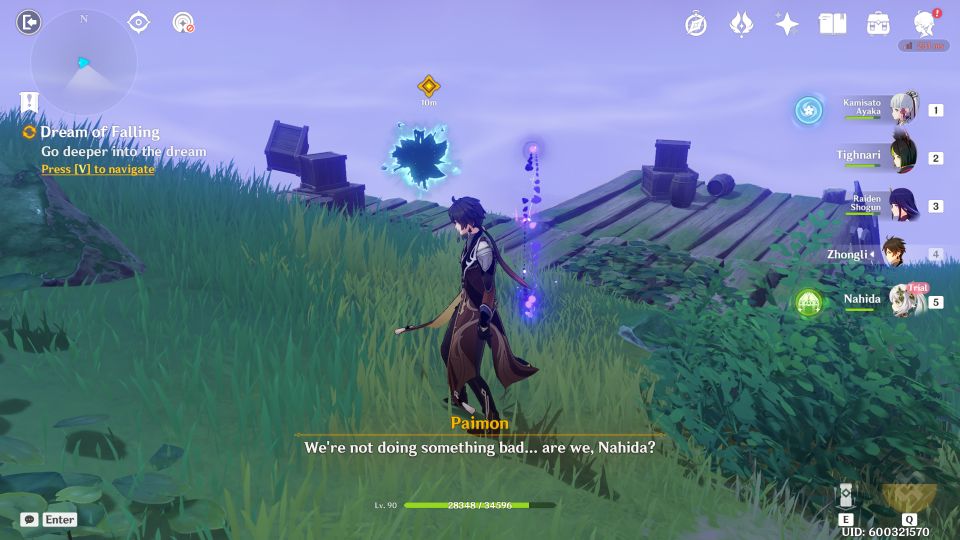Activate the elemental burst icon
The image size is (960, 540).
tap(909, 496)
